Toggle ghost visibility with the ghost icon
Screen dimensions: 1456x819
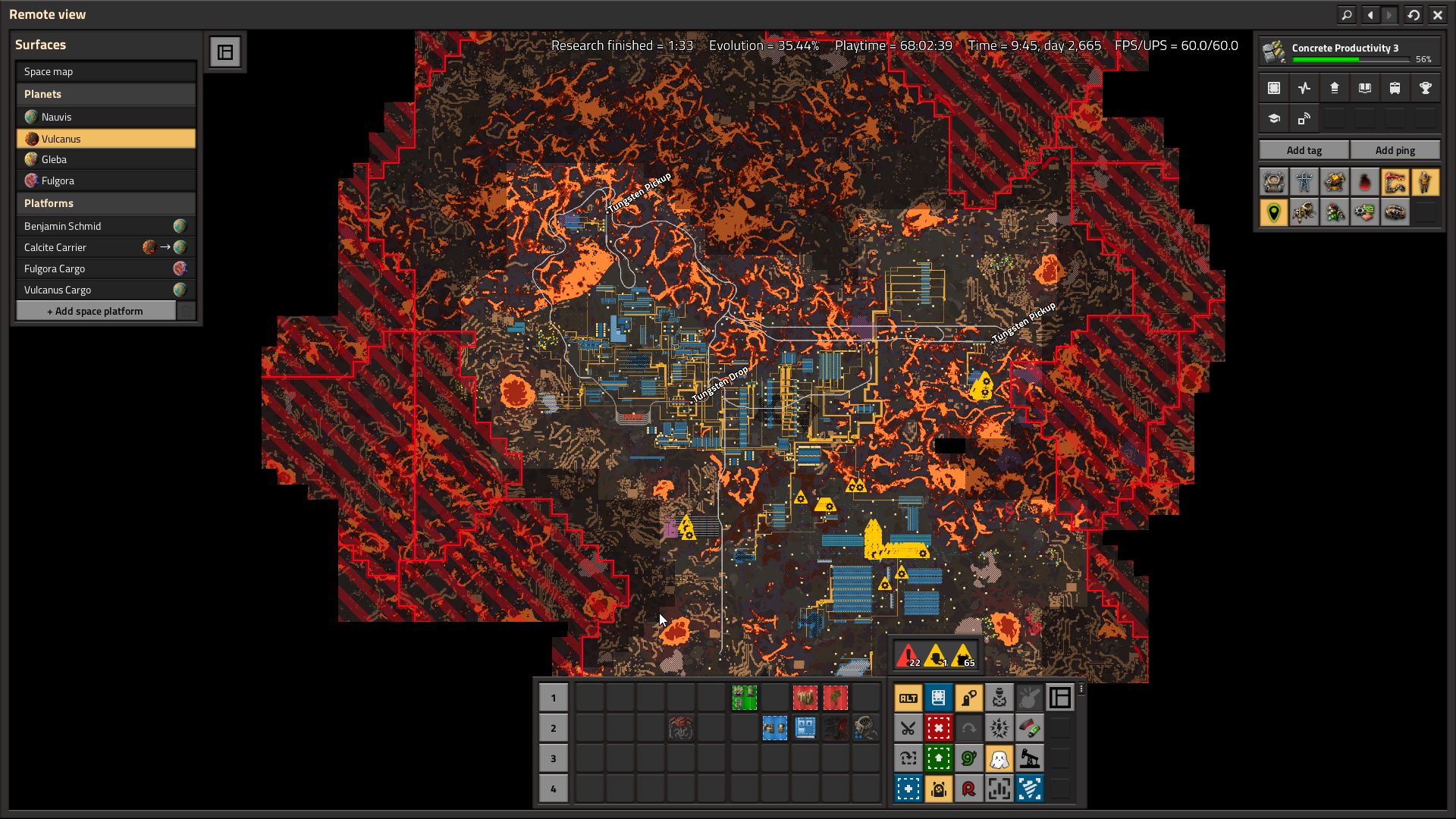999,758
